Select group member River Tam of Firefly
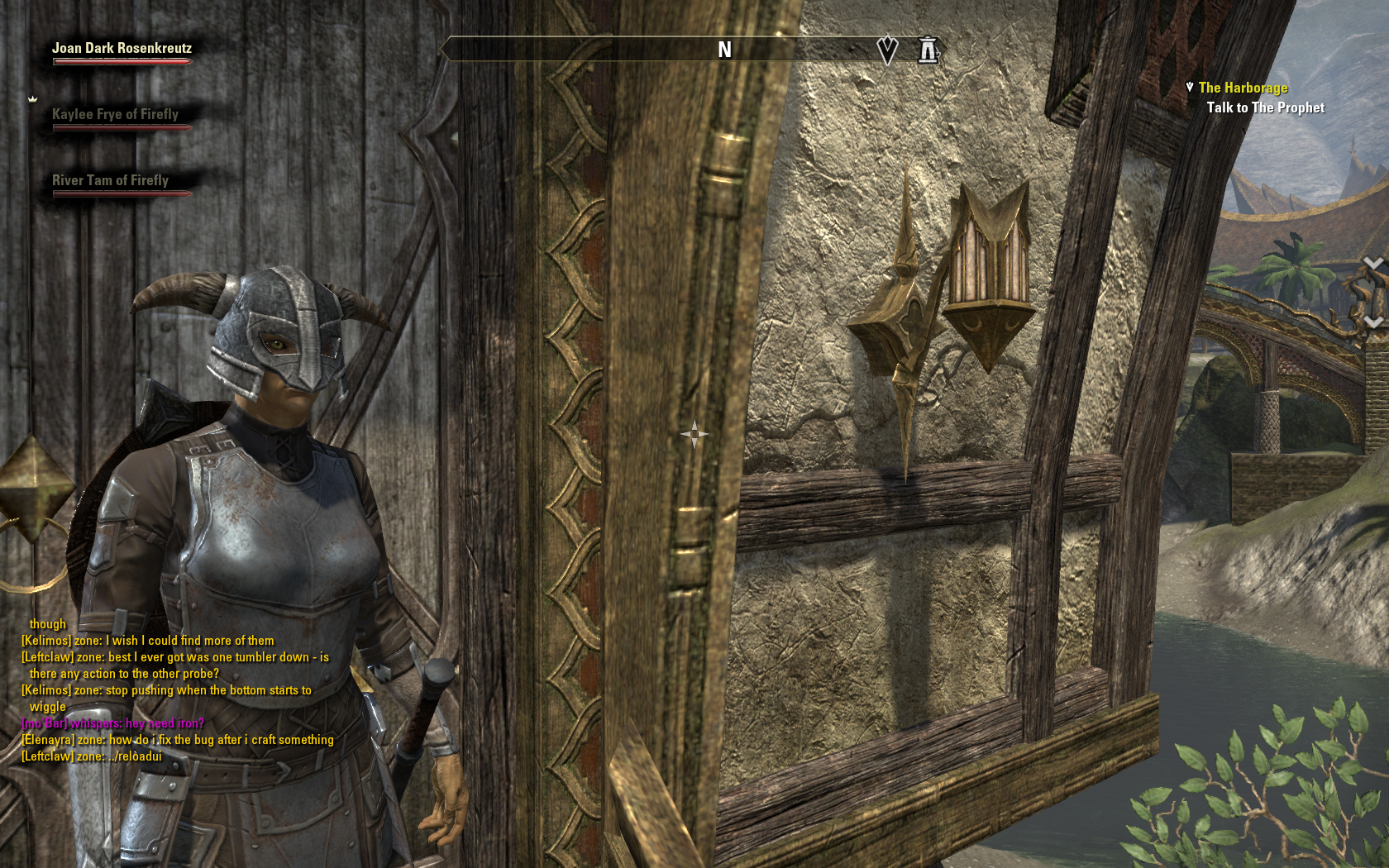Viewport: 1389px width, 868px height. [x=110, y=181]
